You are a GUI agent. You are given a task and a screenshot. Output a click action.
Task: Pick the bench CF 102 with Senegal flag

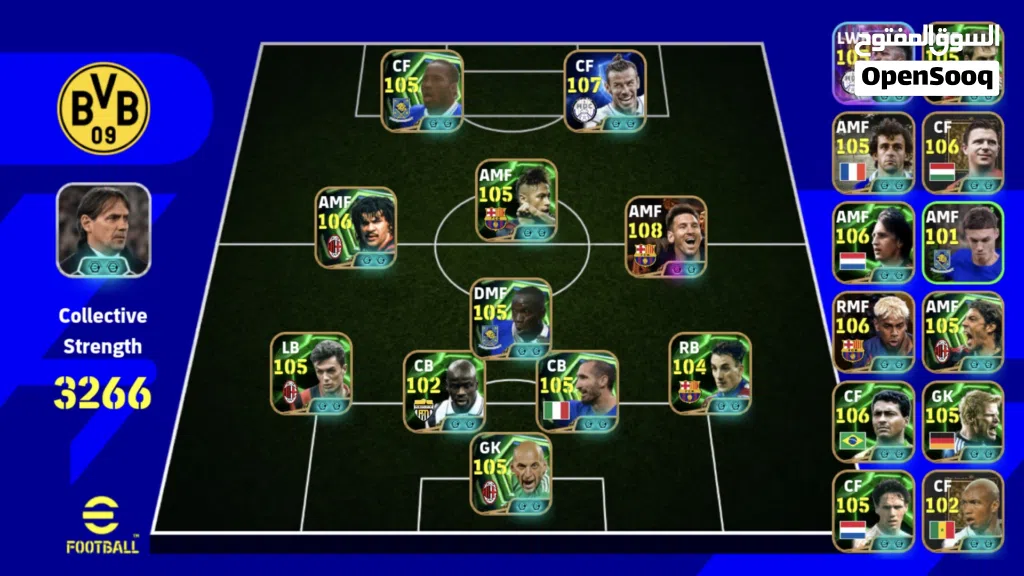[x=963, y=511]
